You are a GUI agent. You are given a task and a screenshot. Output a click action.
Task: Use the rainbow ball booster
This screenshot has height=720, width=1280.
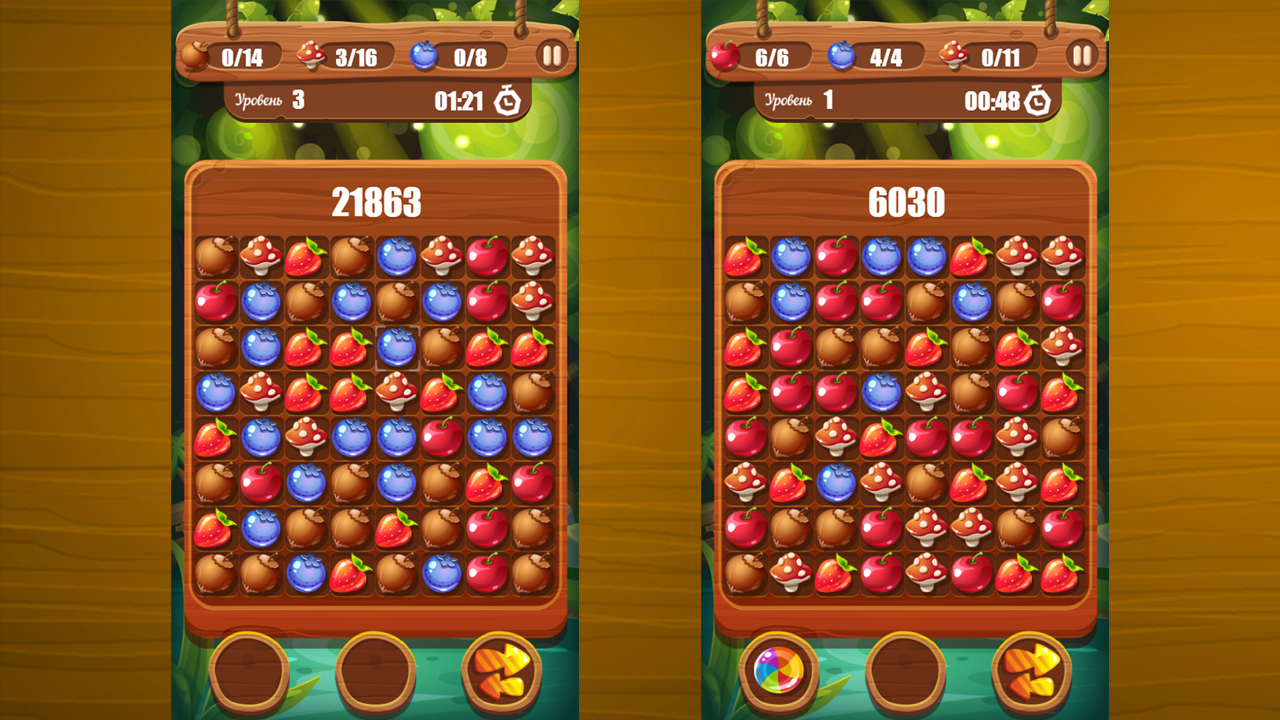click(780, 673)
